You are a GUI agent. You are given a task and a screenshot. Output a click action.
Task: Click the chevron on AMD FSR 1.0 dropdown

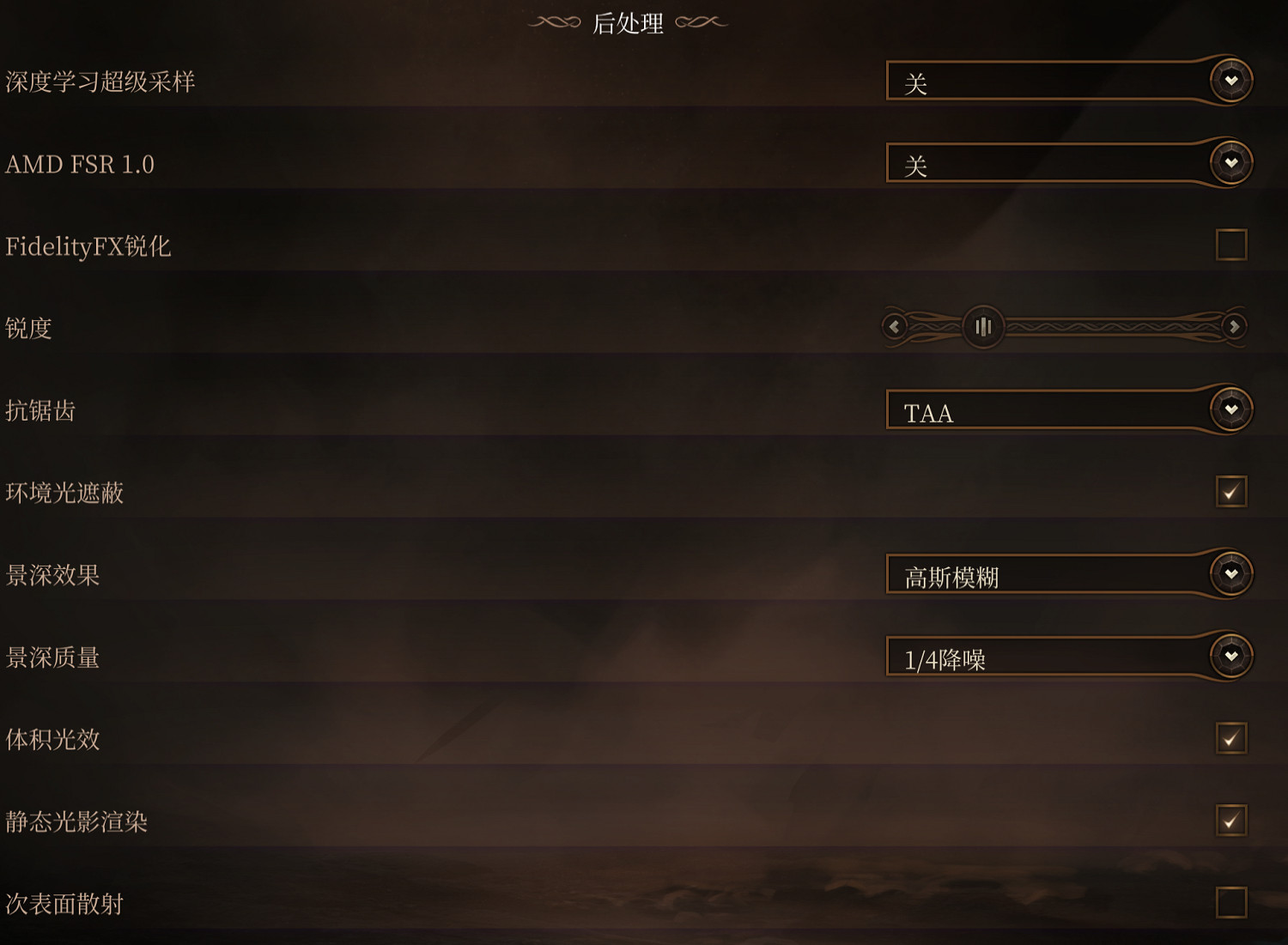tap(1231, 161)
